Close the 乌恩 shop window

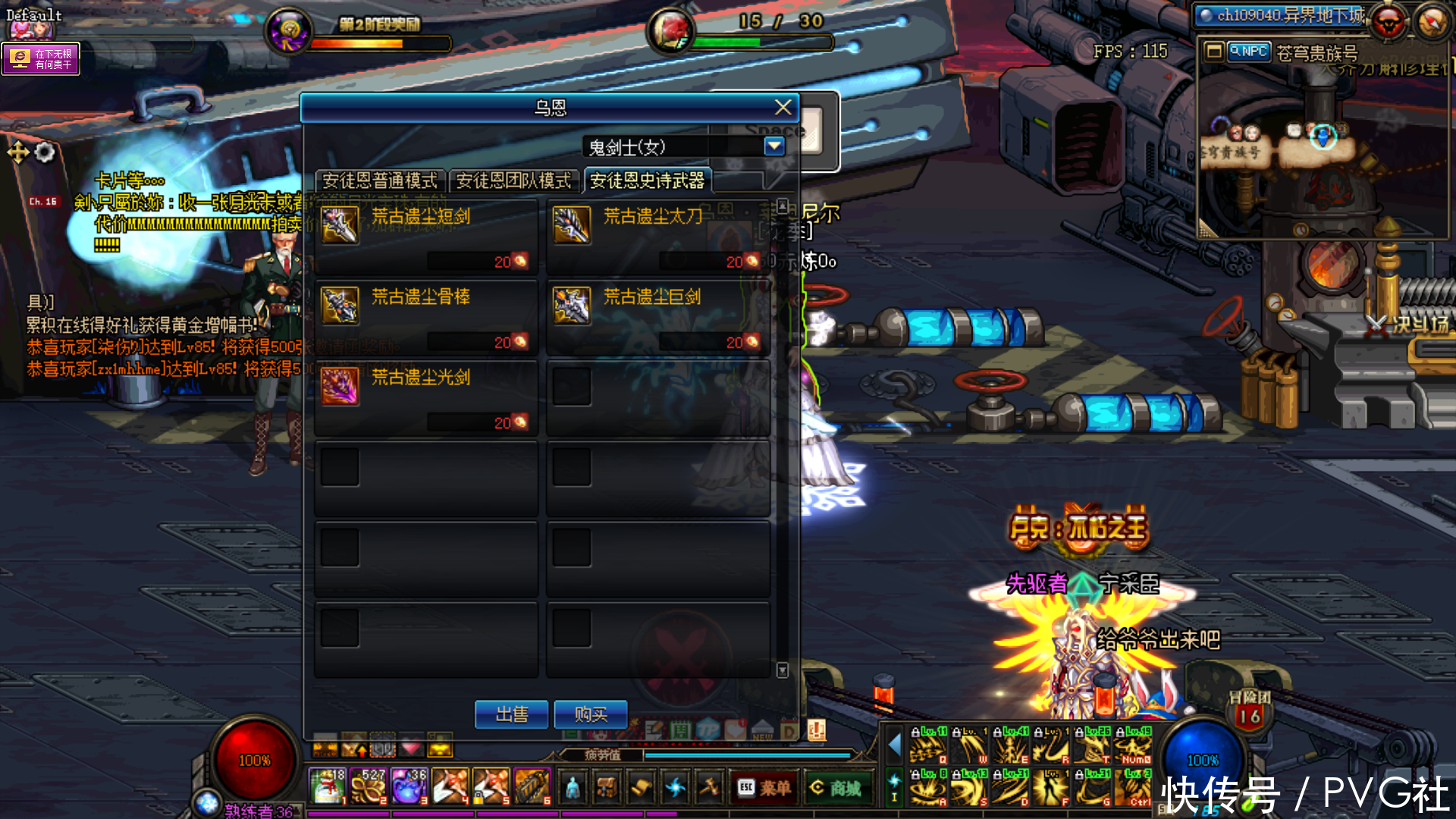(783, 108)
